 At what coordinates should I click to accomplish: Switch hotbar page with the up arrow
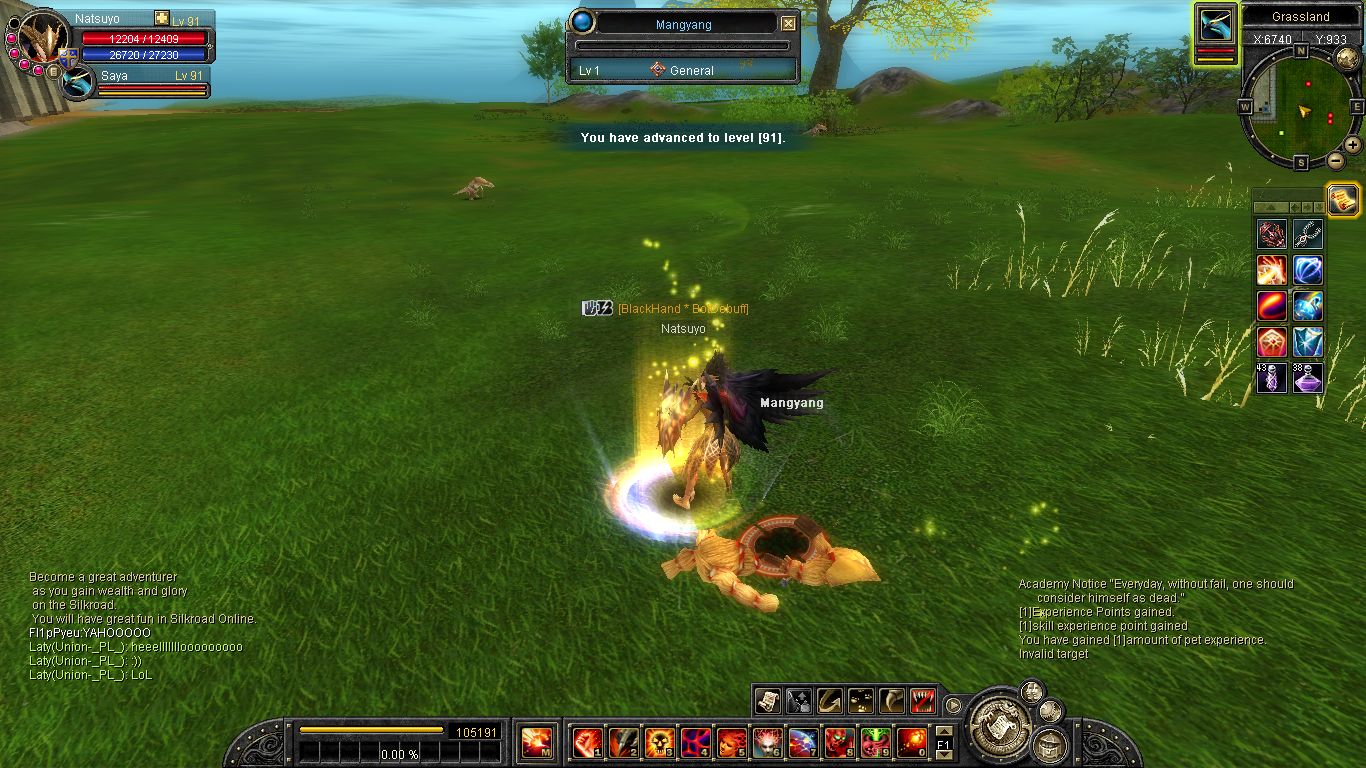943,732
